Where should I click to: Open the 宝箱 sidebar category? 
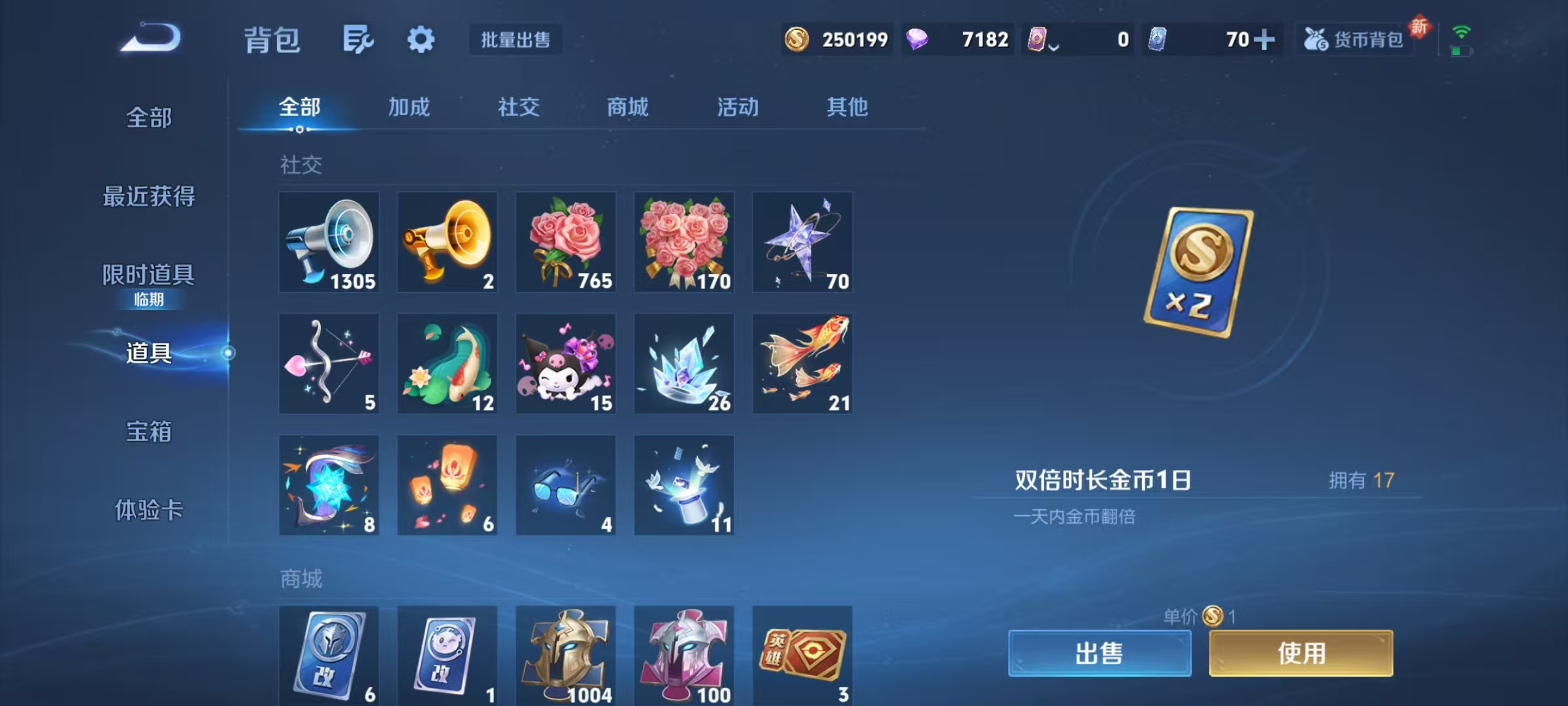click(147, 432)
